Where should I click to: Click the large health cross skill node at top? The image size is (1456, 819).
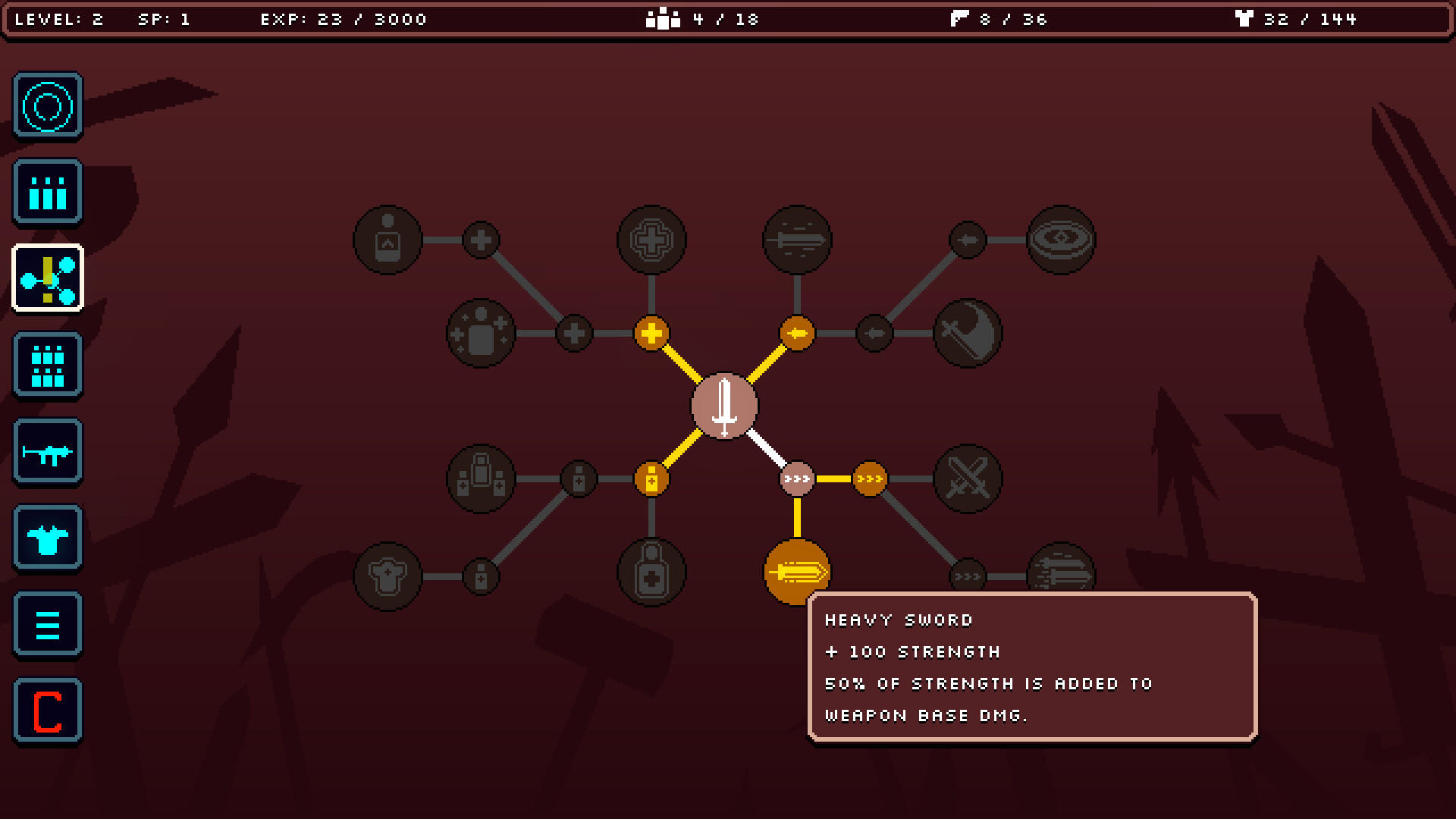(651, 240)
